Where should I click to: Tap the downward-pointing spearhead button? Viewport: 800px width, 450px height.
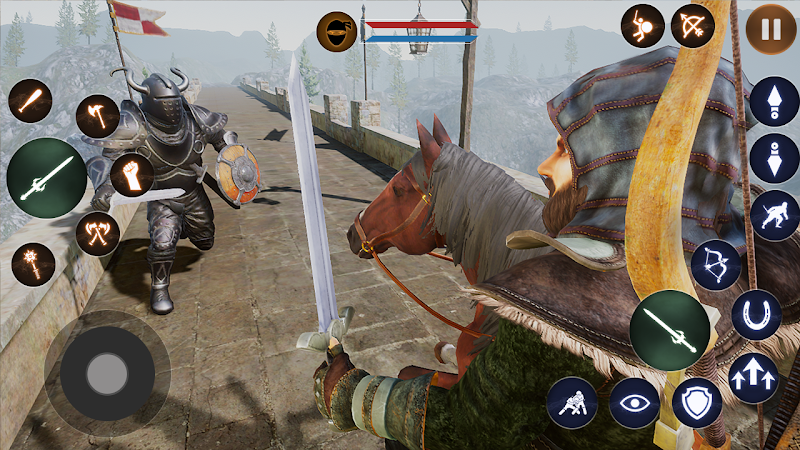[774, 158]
